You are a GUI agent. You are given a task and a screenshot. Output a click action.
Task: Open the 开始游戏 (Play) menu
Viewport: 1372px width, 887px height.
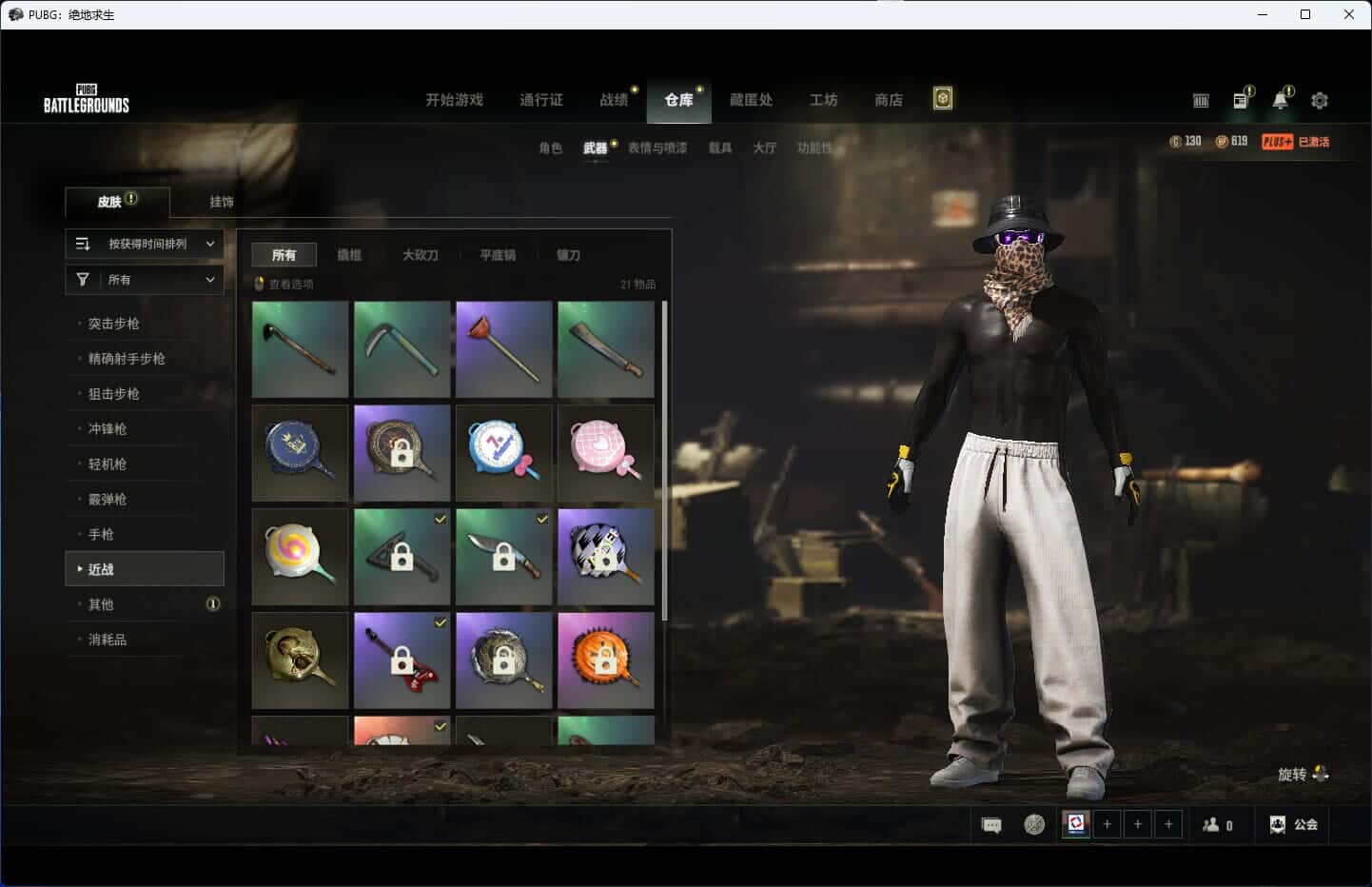454,100
